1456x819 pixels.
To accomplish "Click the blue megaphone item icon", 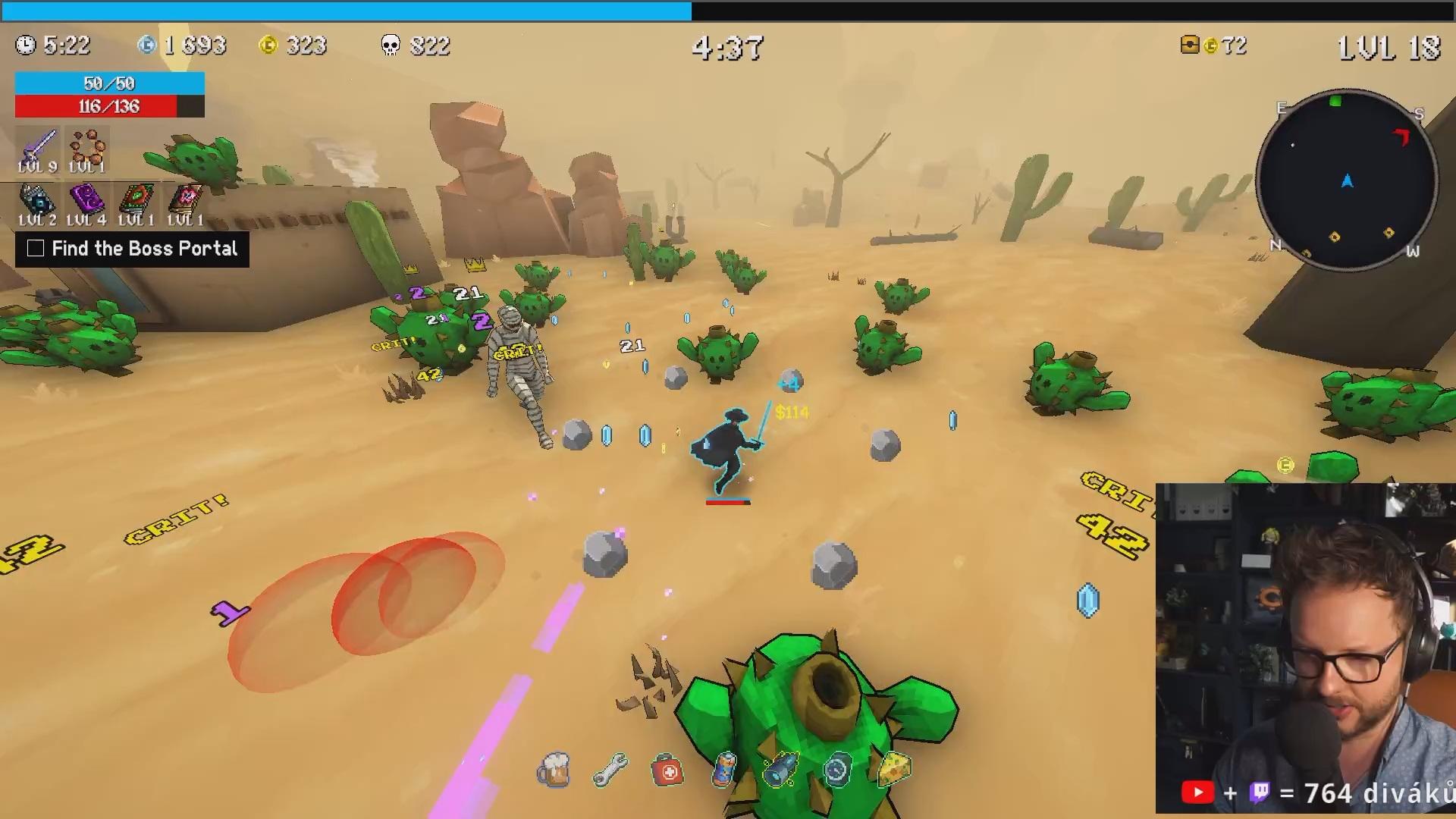I will tap(781, 769).
